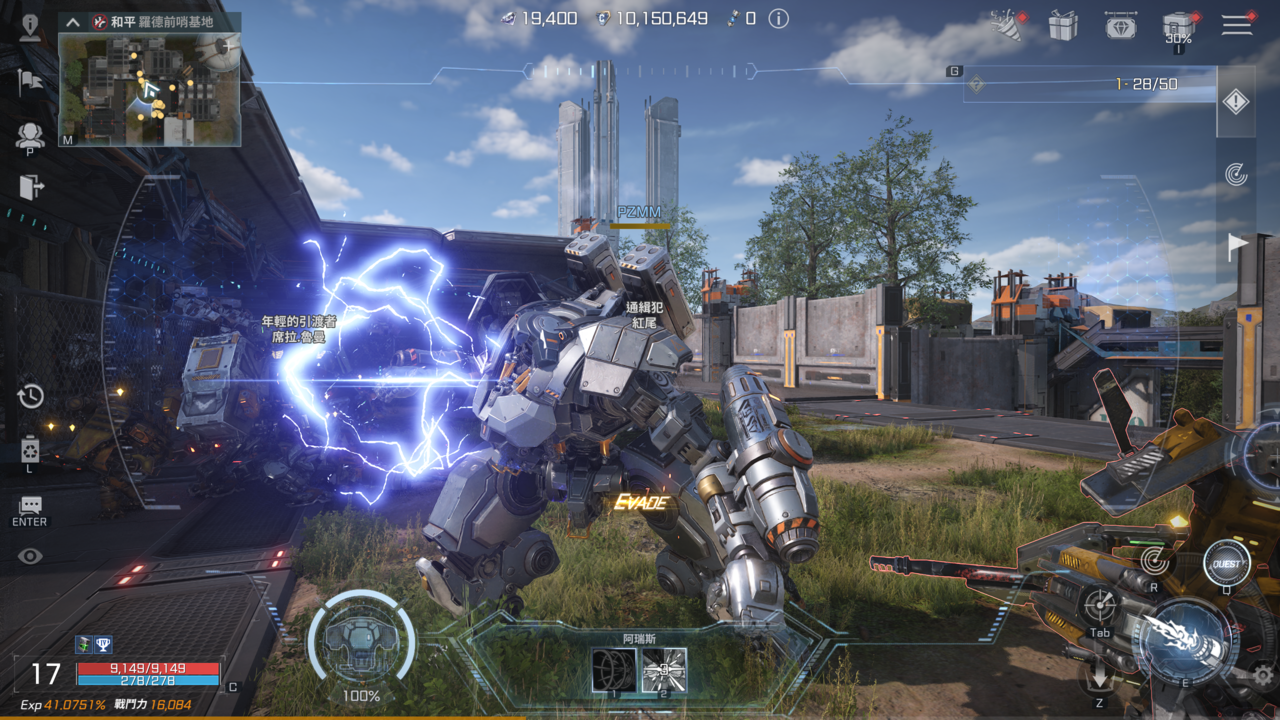
Task: Open the diamond shop sign
Action: tap(1121, 25)
